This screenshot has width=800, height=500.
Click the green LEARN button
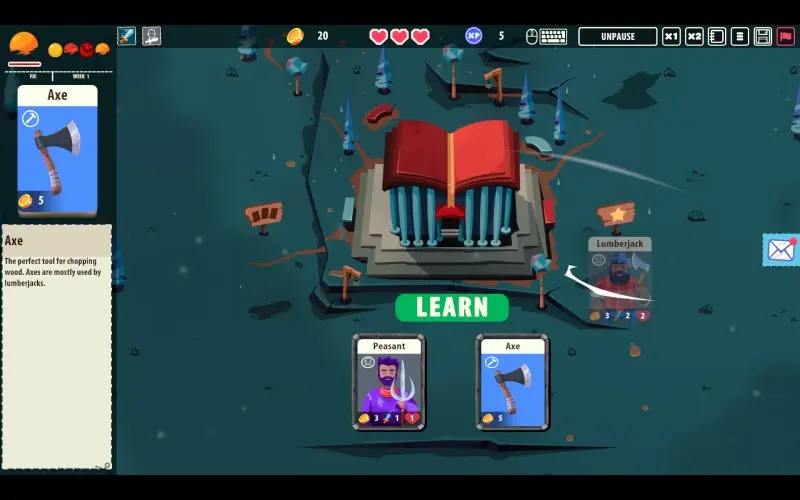pyautogui.click(x=452, y=307)
